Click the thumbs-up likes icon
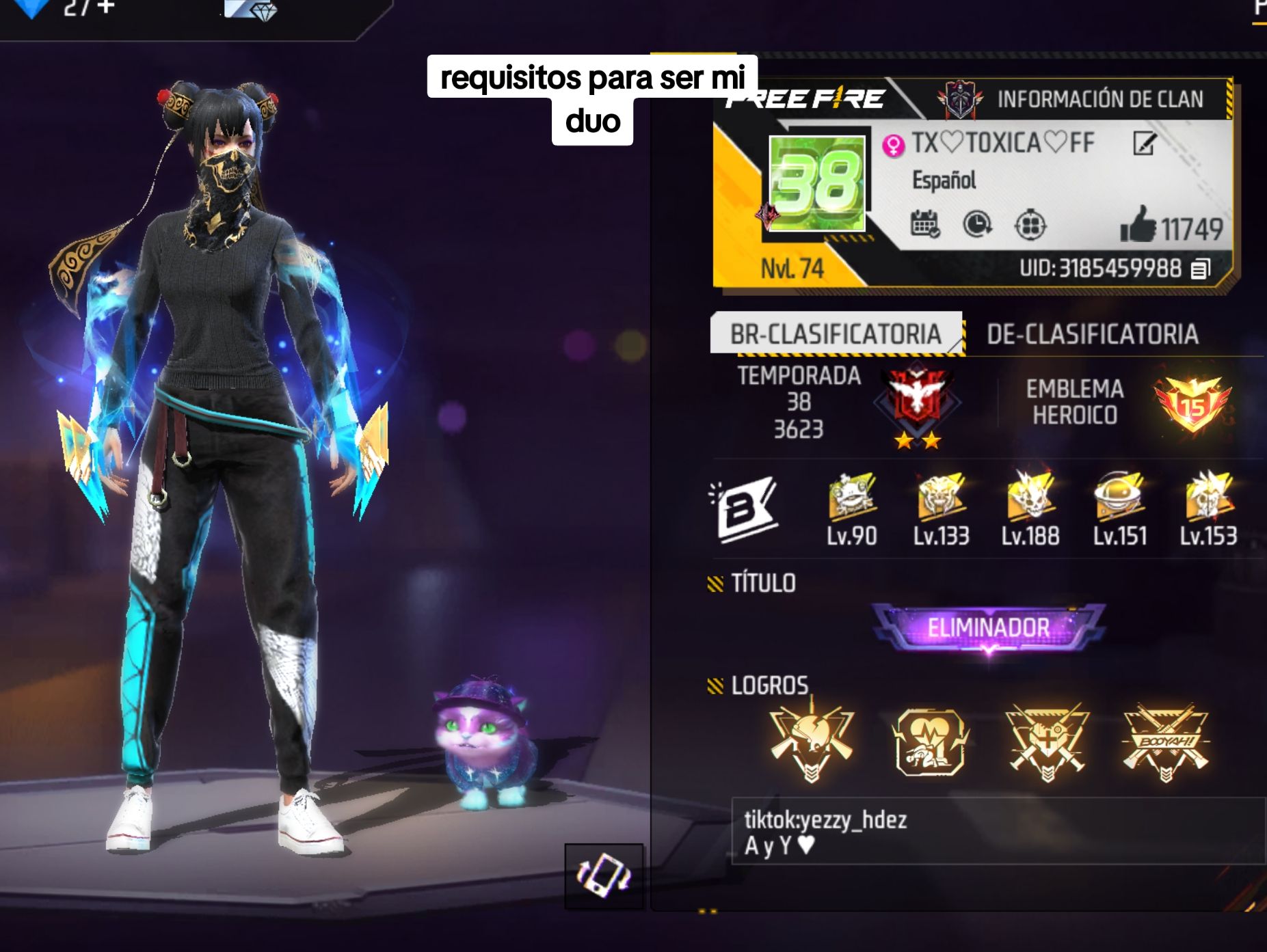 pos(1138,226)
